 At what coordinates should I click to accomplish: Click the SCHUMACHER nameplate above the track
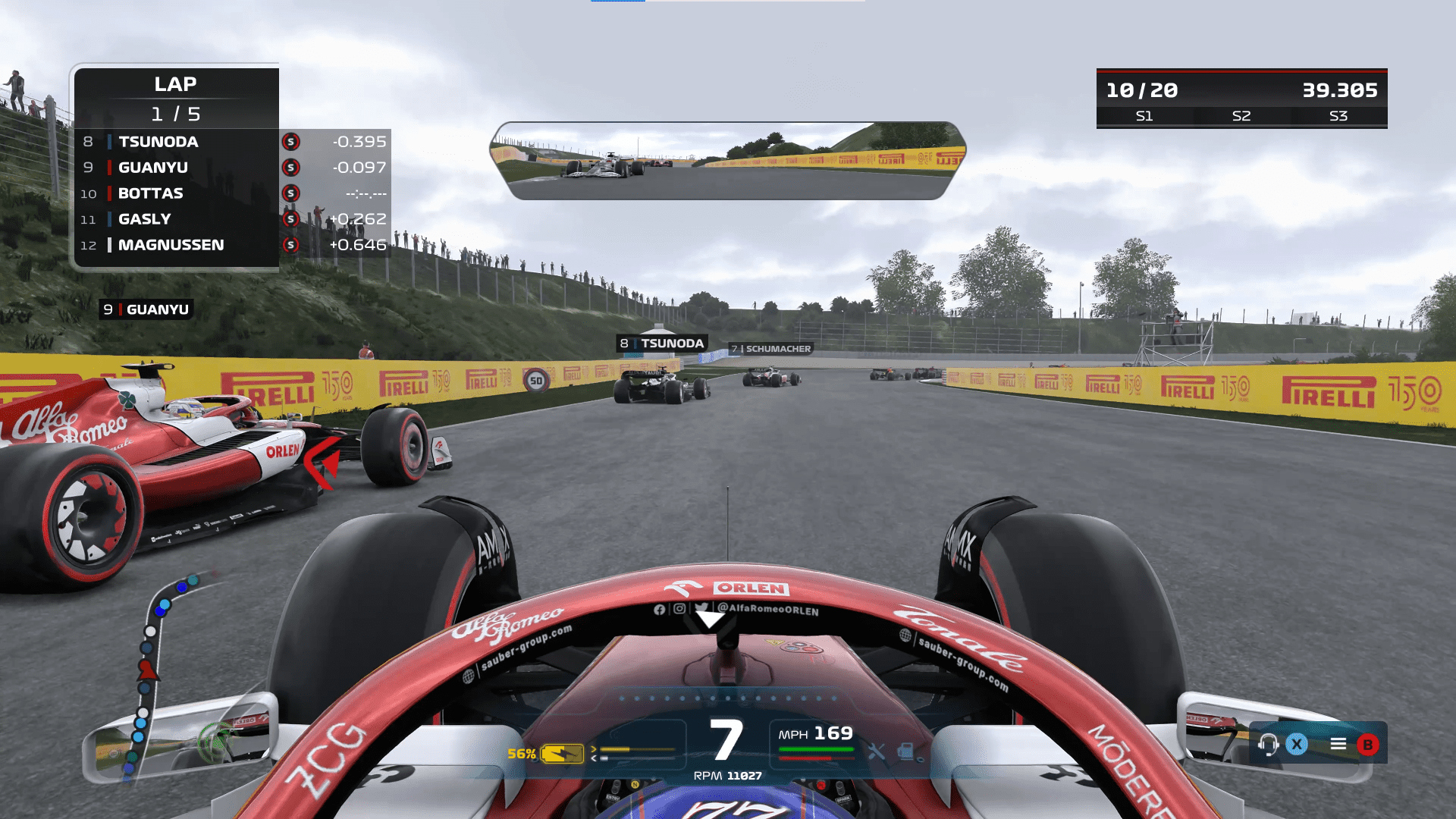[770, 349]
